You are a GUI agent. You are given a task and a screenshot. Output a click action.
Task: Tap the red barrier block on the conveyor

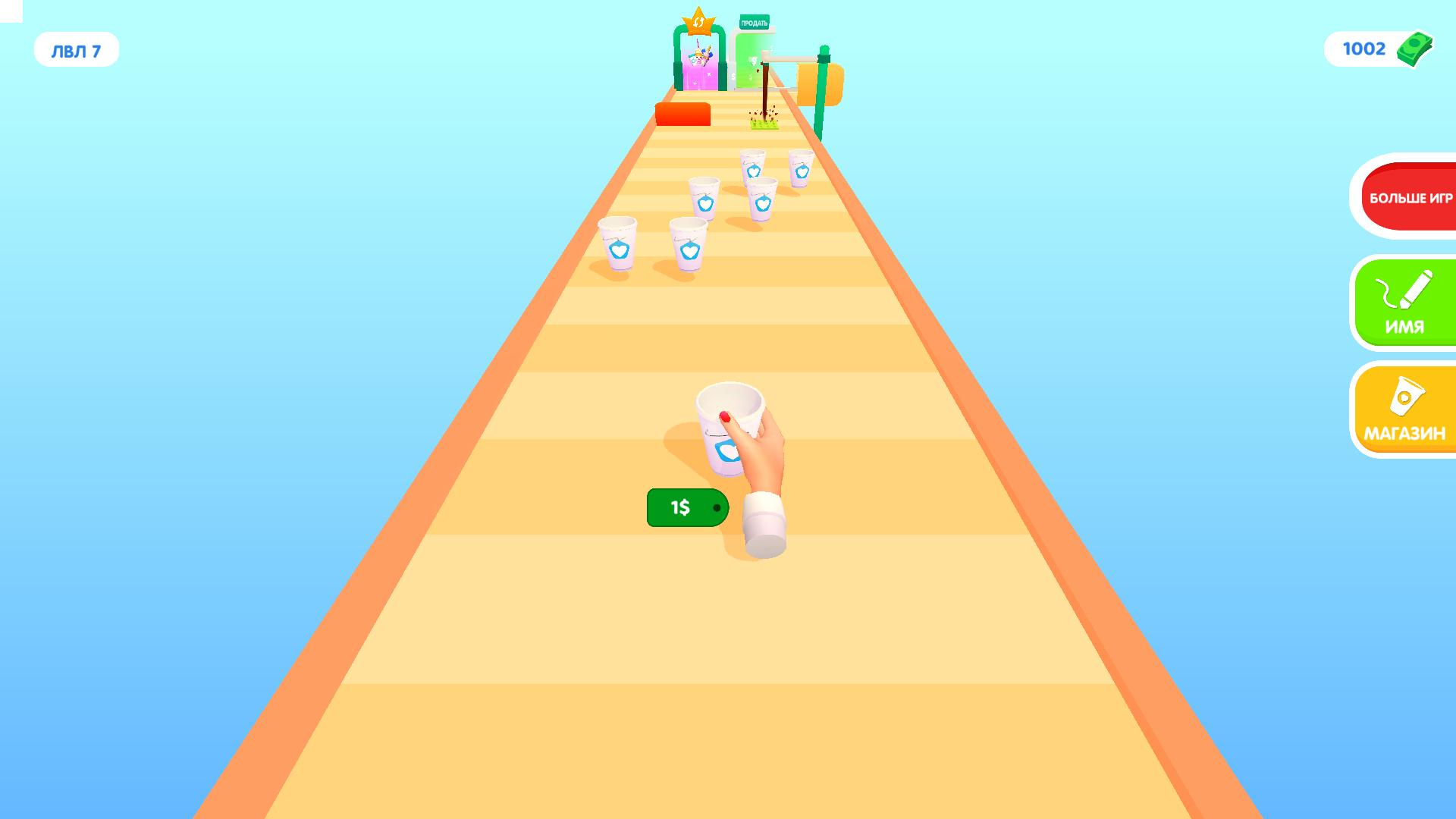(682, 114)
